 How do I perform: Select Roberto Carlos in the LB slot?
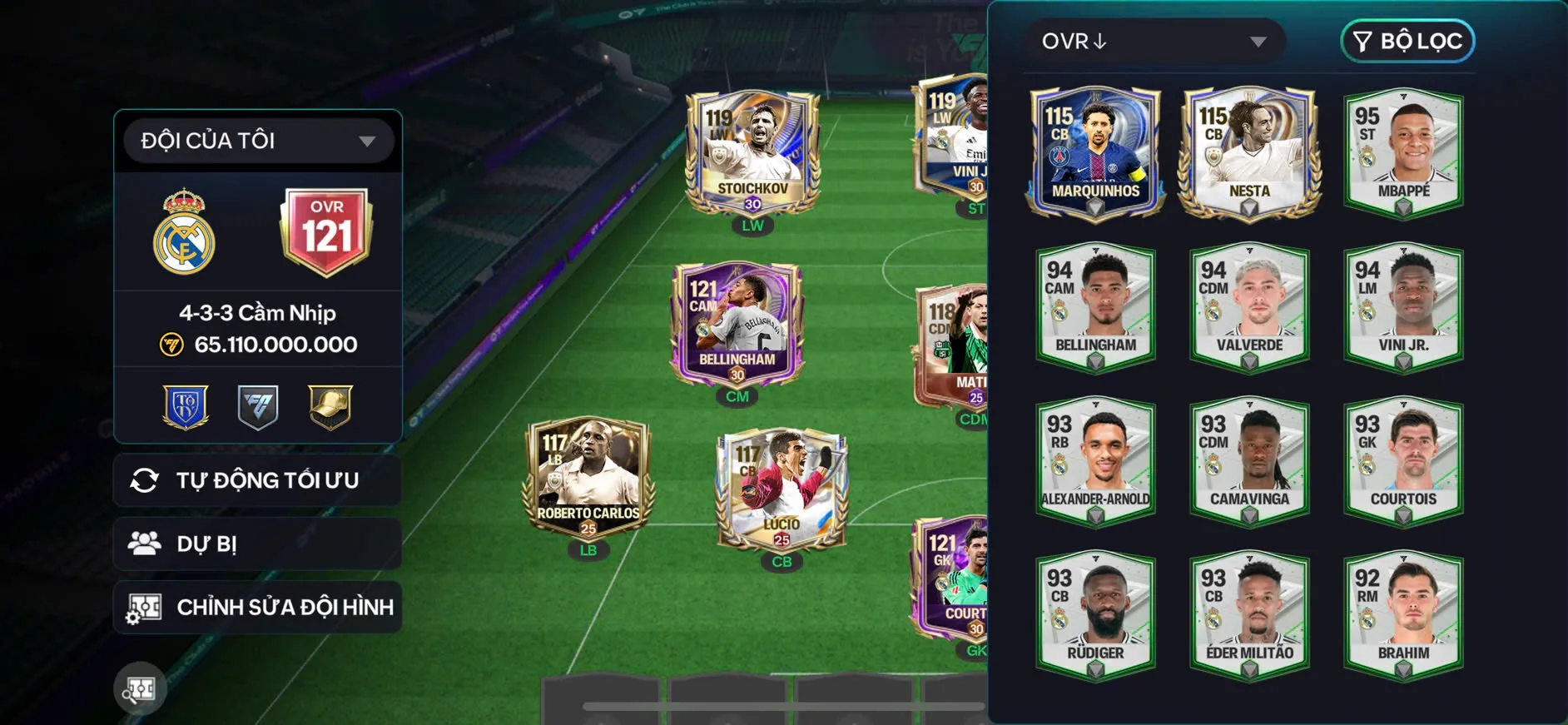(x=588, y=477)
